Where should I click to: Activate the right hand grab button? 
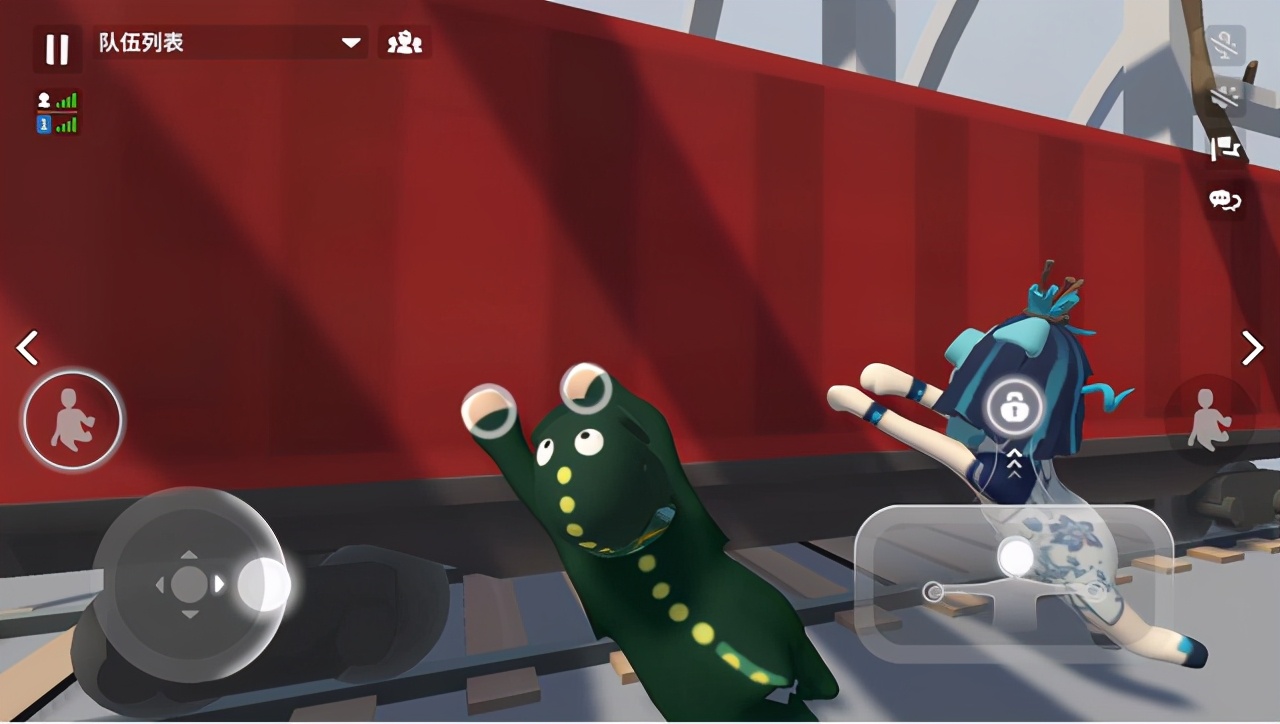point(1209,420)
